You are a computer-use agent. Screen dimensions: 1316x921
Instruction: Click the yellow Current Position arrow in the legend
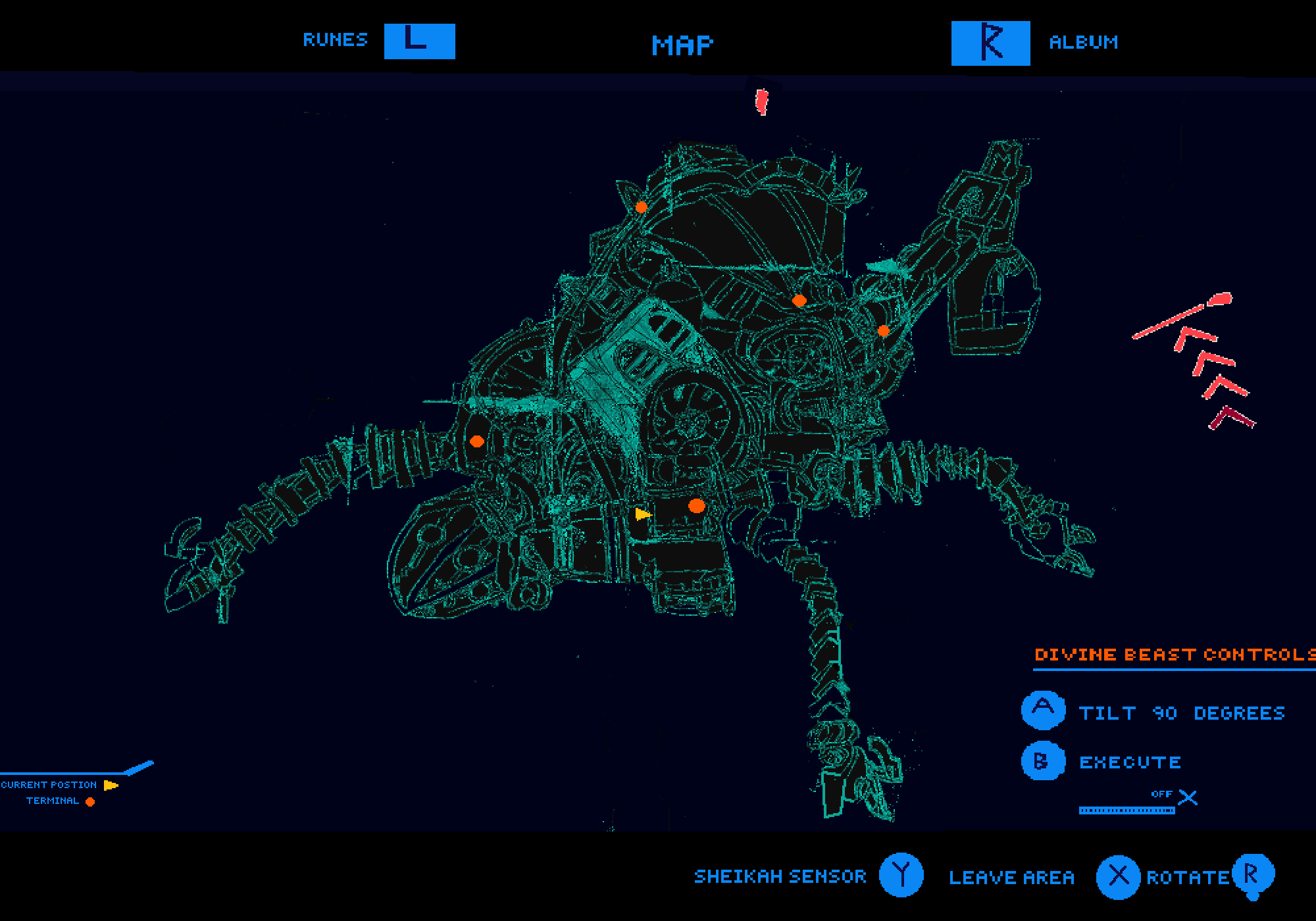111,784
